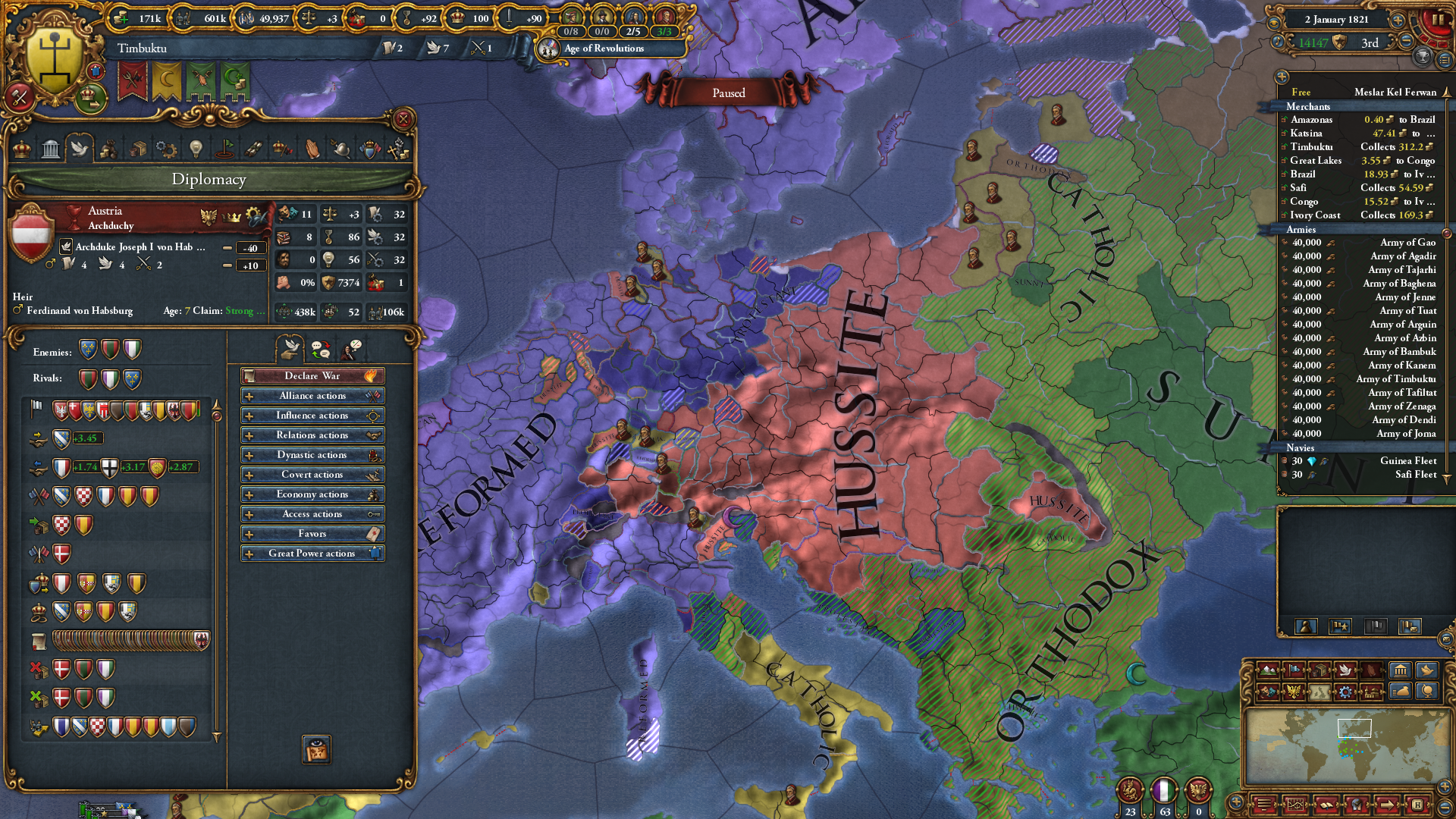Expand the Alliance actions section
Screen dimensions: 1456x819
(312, 395)
